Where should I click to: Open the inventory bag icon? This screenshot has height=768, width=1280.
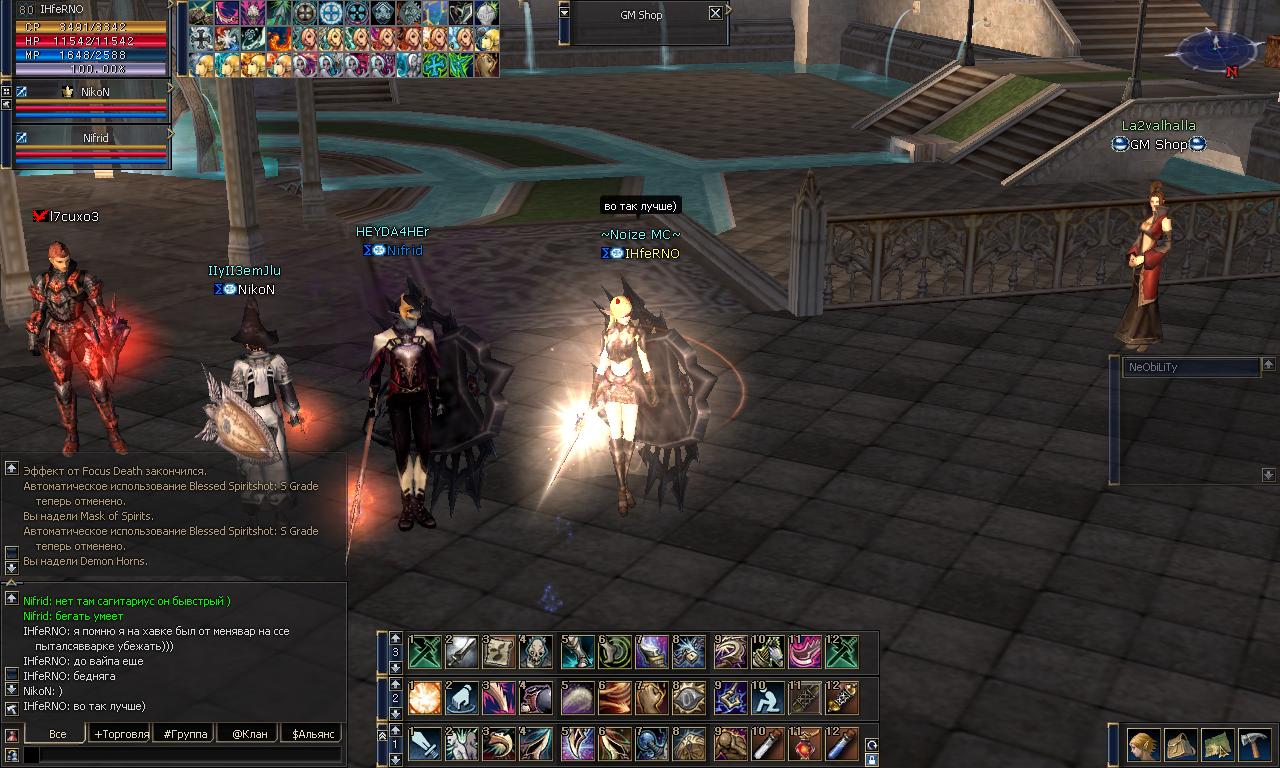click(1180, 745)
